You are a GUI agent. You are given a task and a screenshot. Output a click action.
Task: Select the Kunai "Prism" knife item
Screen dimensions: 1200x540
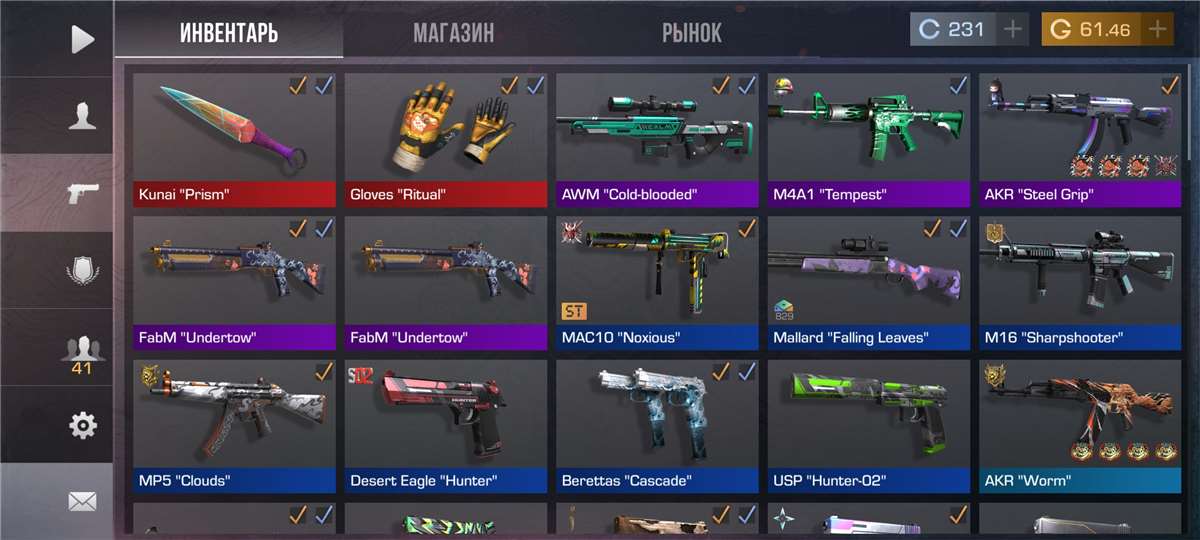(x=235, y=140)
